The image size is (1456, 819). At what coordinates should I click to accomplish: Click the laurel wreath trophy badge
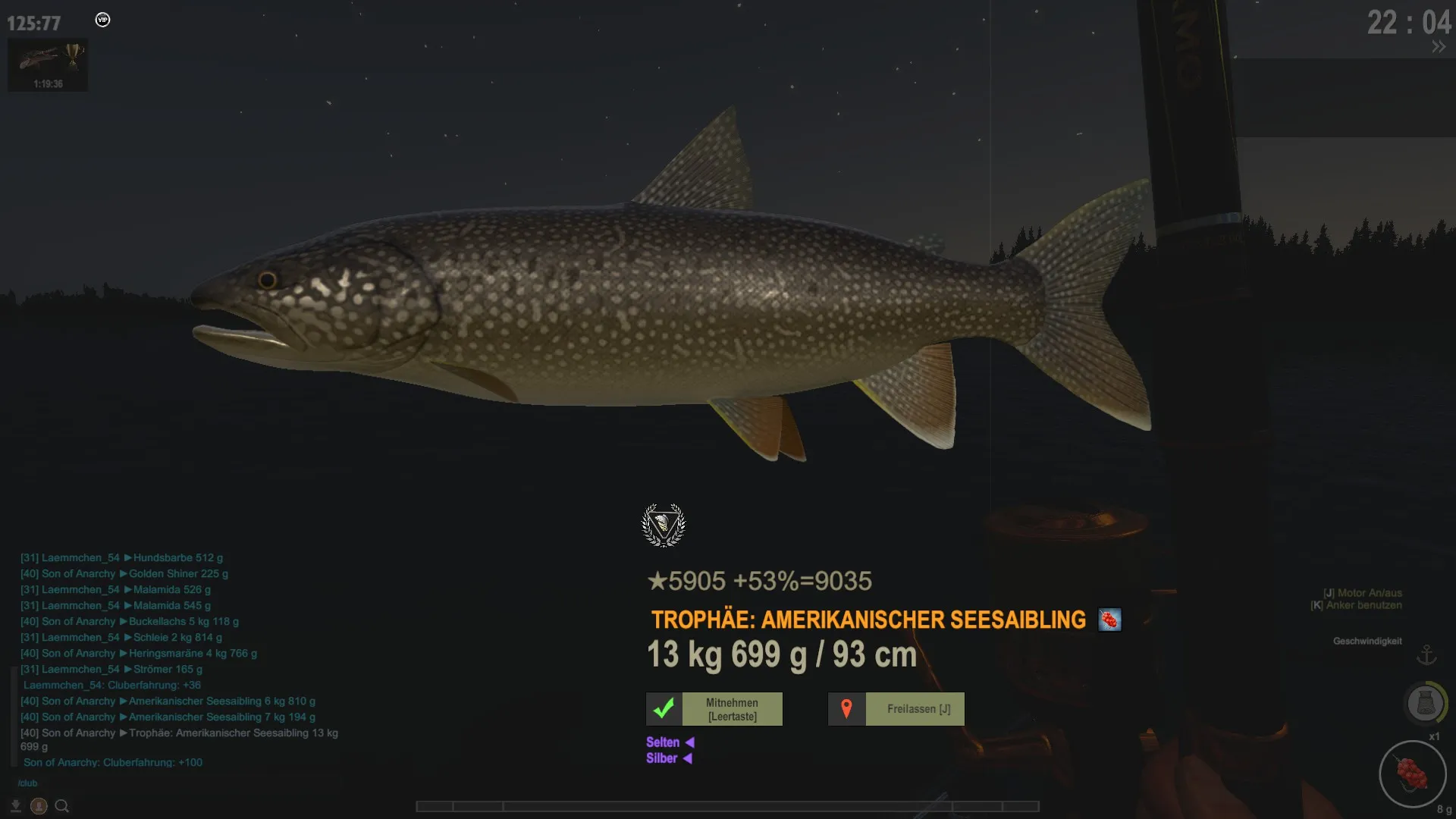pyautogui.click(x=664, y=525)
